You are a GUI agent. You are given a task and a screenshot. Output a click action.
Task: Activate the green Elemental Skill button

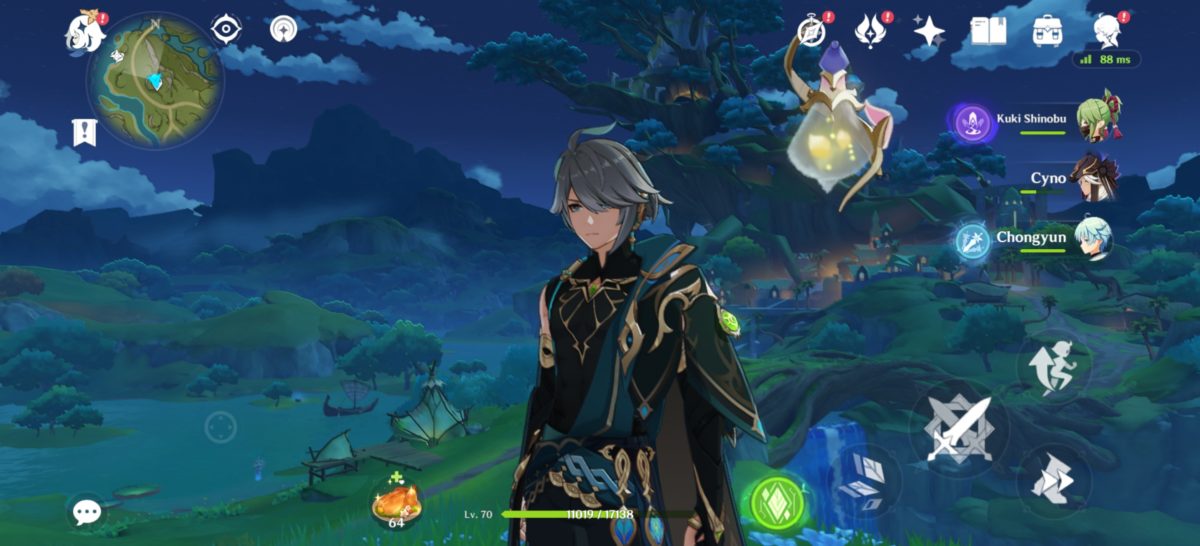coord(779,500)
